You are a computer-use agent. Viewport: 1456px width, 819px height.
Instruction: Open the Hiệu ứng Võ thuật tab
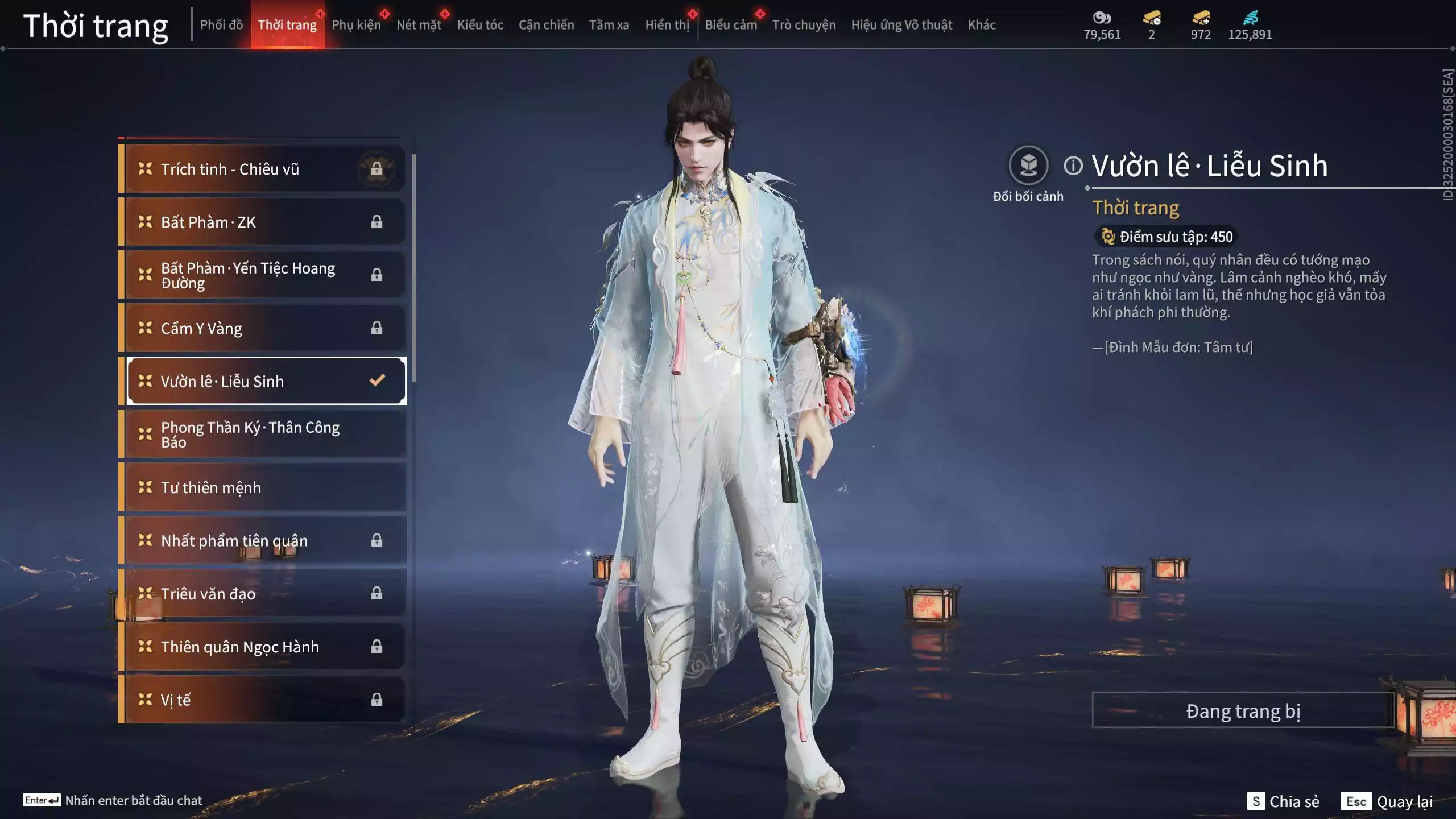[x=901, y=25]
